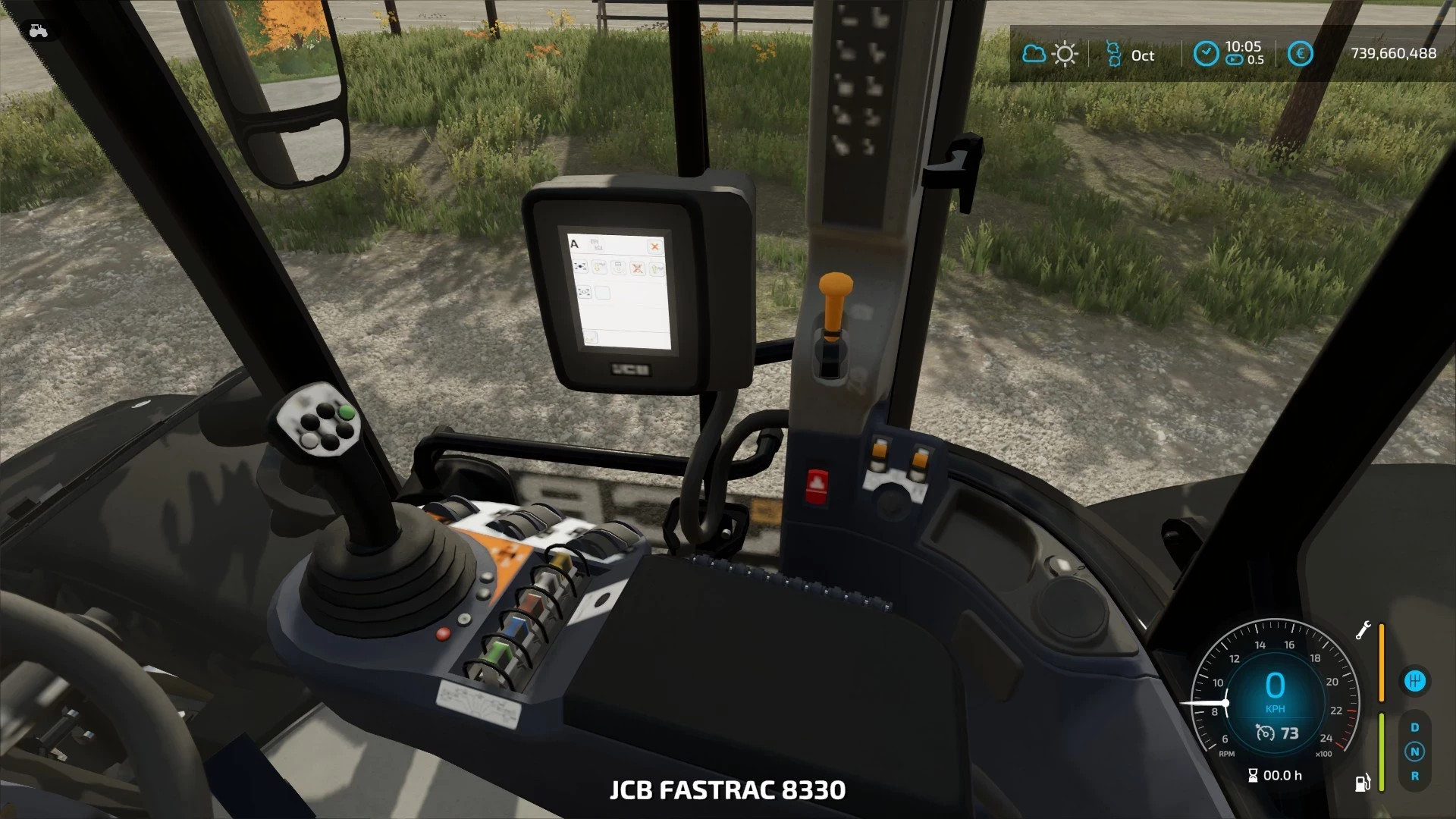Image resolution: width=1456 pixels, height=819 pixels.
Task: Click the money balance 739,660,488
Action: pos(1392,53)
